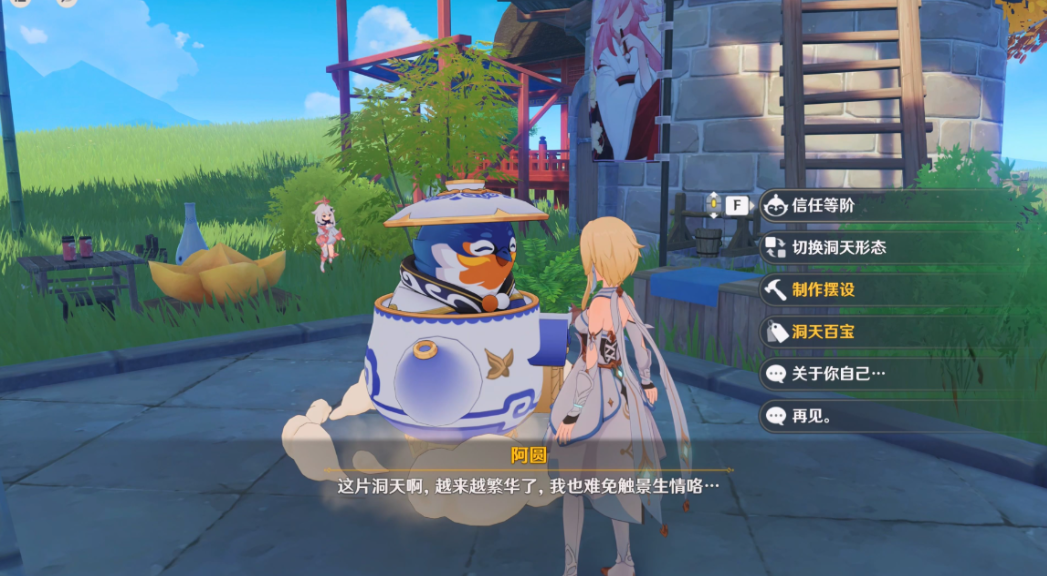Open the 洞天百宝 shop option
The width and height of the screenshot is (1047, 576).
[823, 332]
